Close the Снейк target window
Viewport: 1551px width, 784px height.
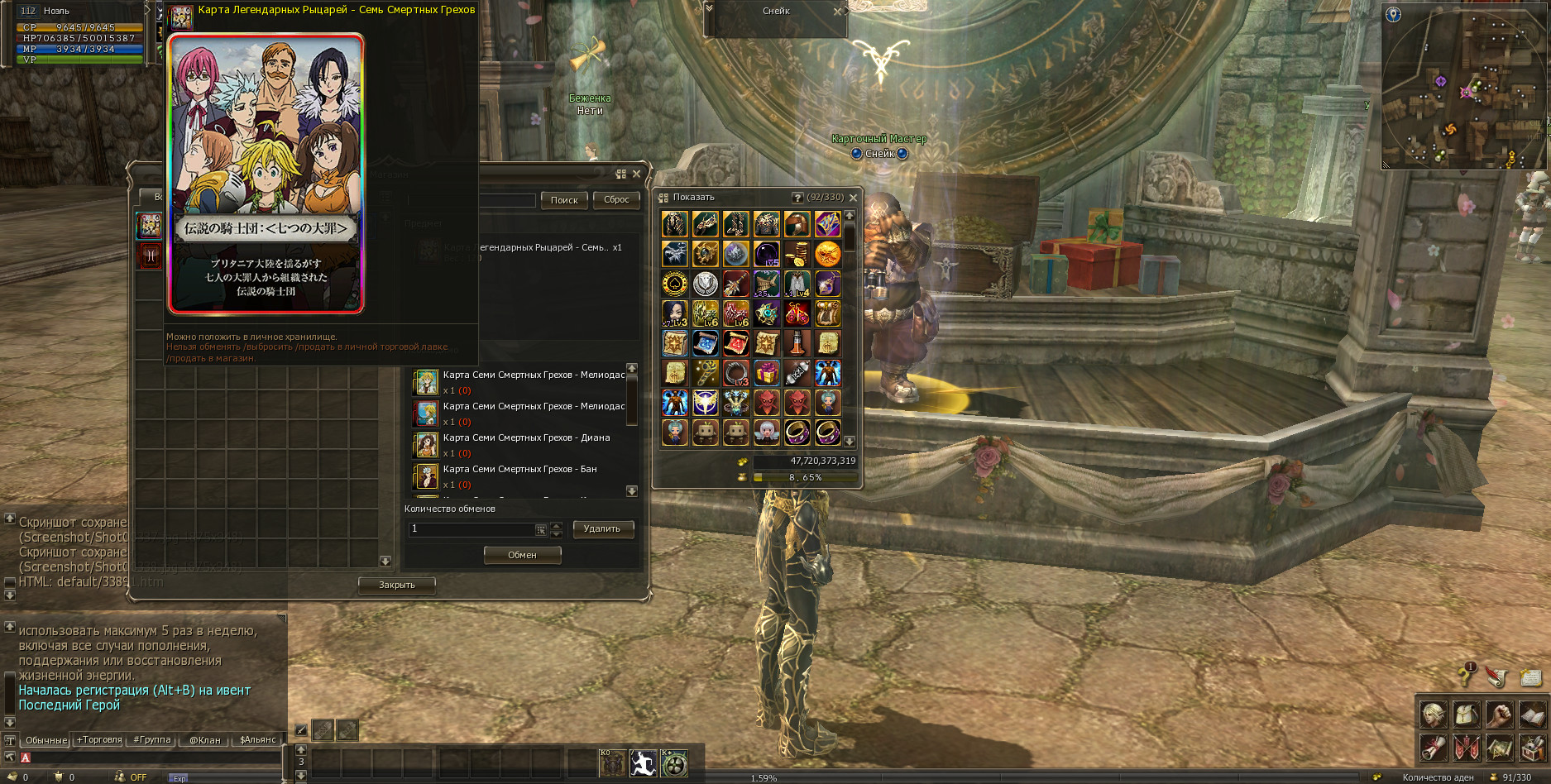click(837, 12)
